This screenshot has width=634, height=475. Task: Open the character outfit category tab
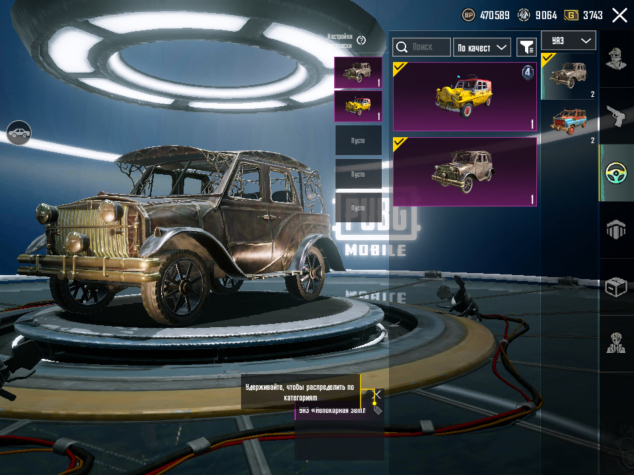[616, 62]
